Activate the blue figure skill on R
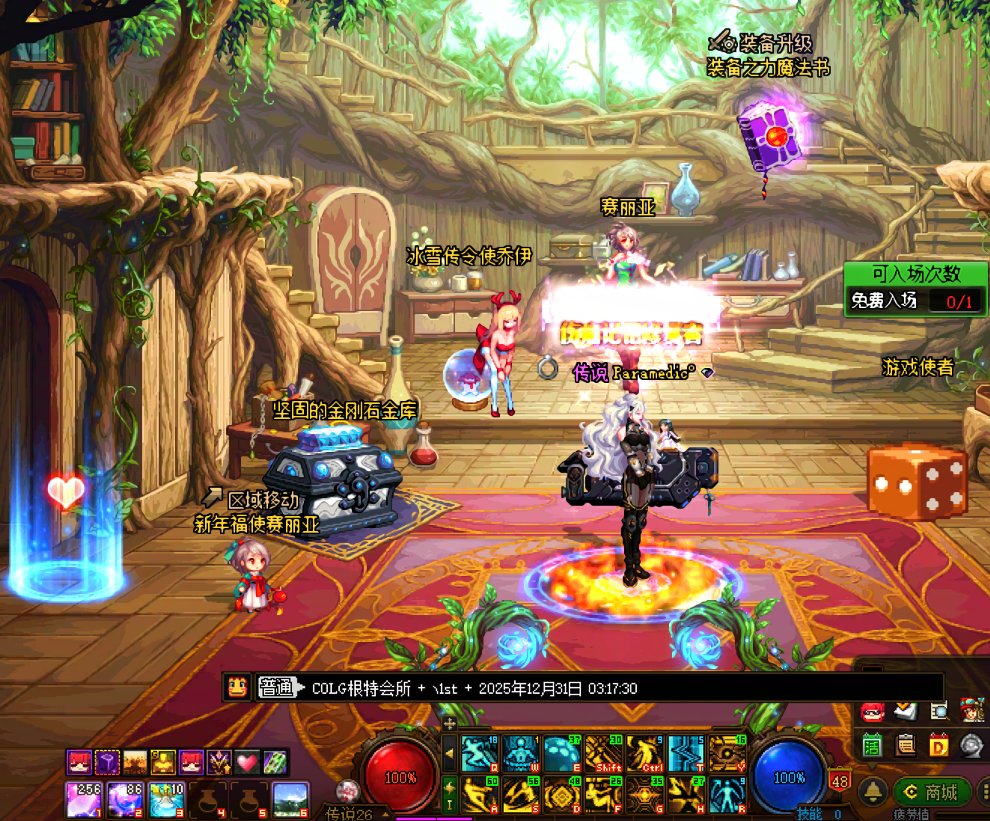 pyautogui.click(x=729, y=794)
